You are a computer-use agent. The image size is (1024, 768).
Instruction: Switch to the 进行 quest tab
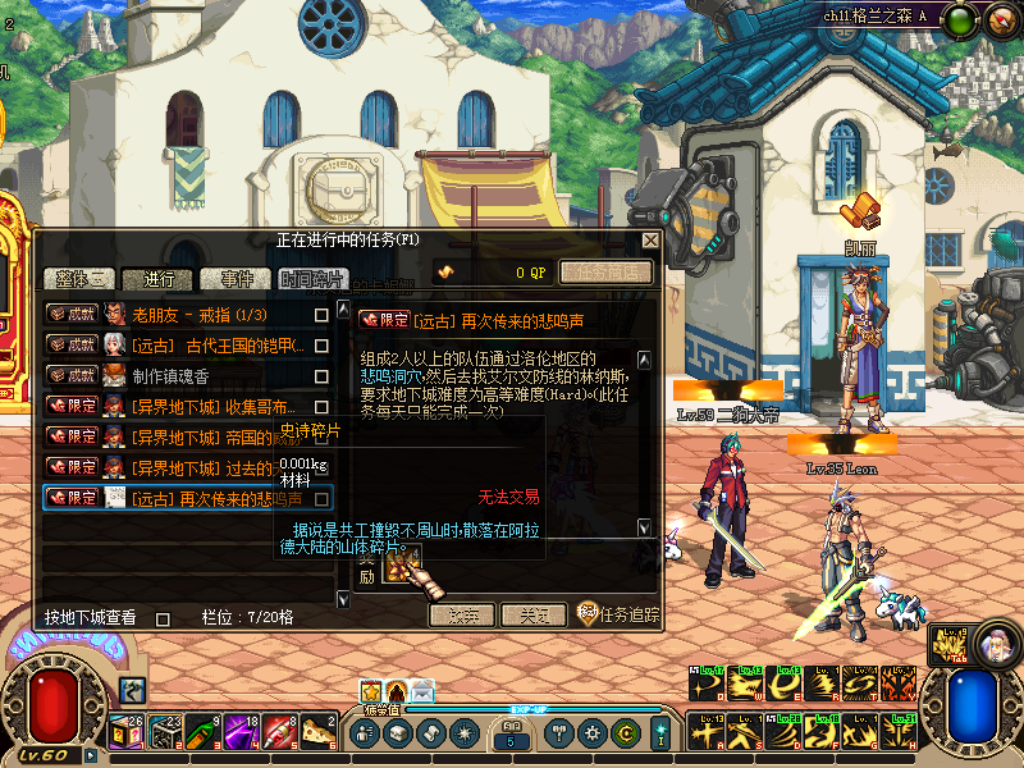tap(158, 279)
